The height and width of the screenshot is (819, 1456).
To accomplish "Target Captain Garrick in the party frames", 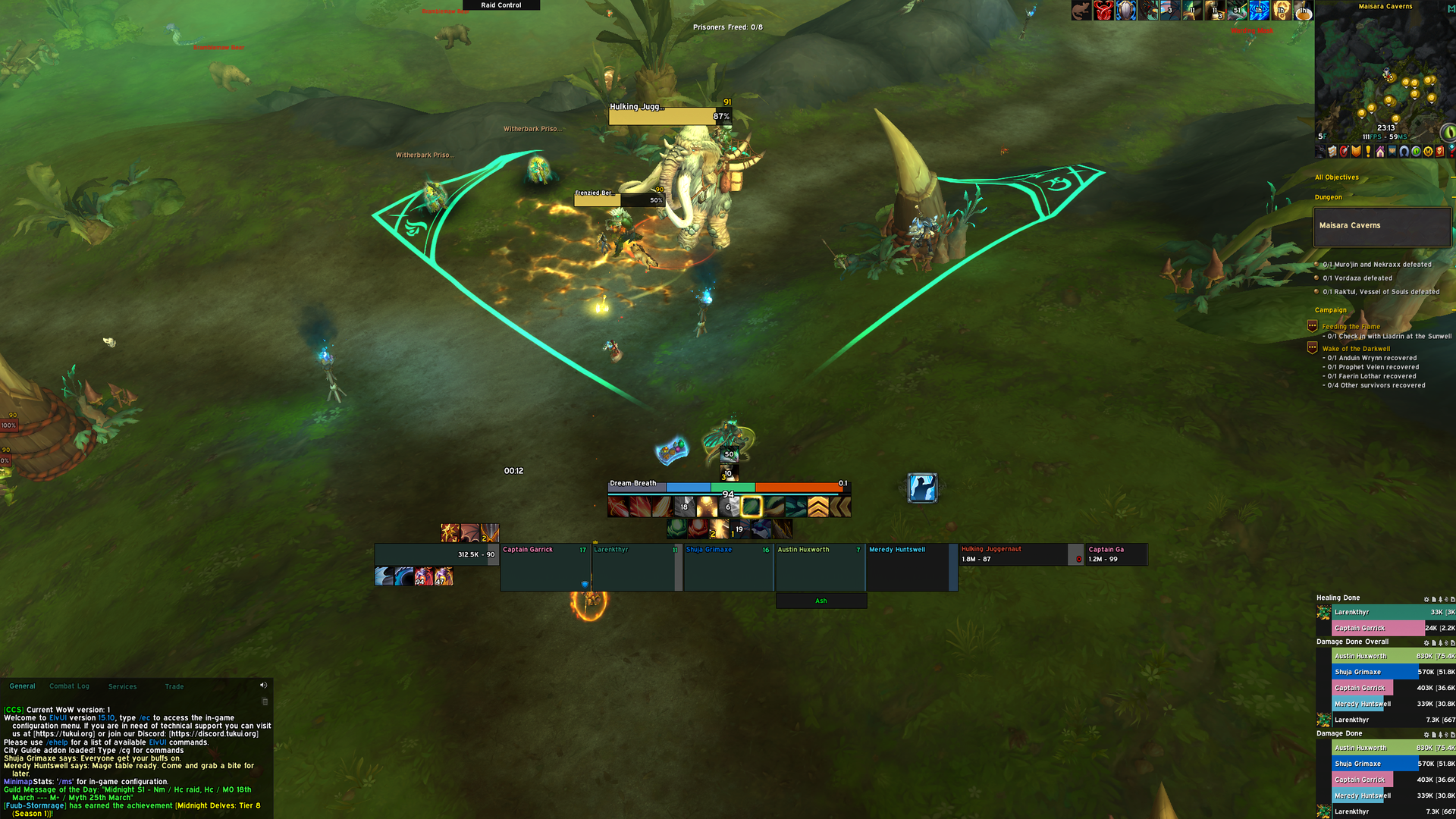I will tap(544, 566).
